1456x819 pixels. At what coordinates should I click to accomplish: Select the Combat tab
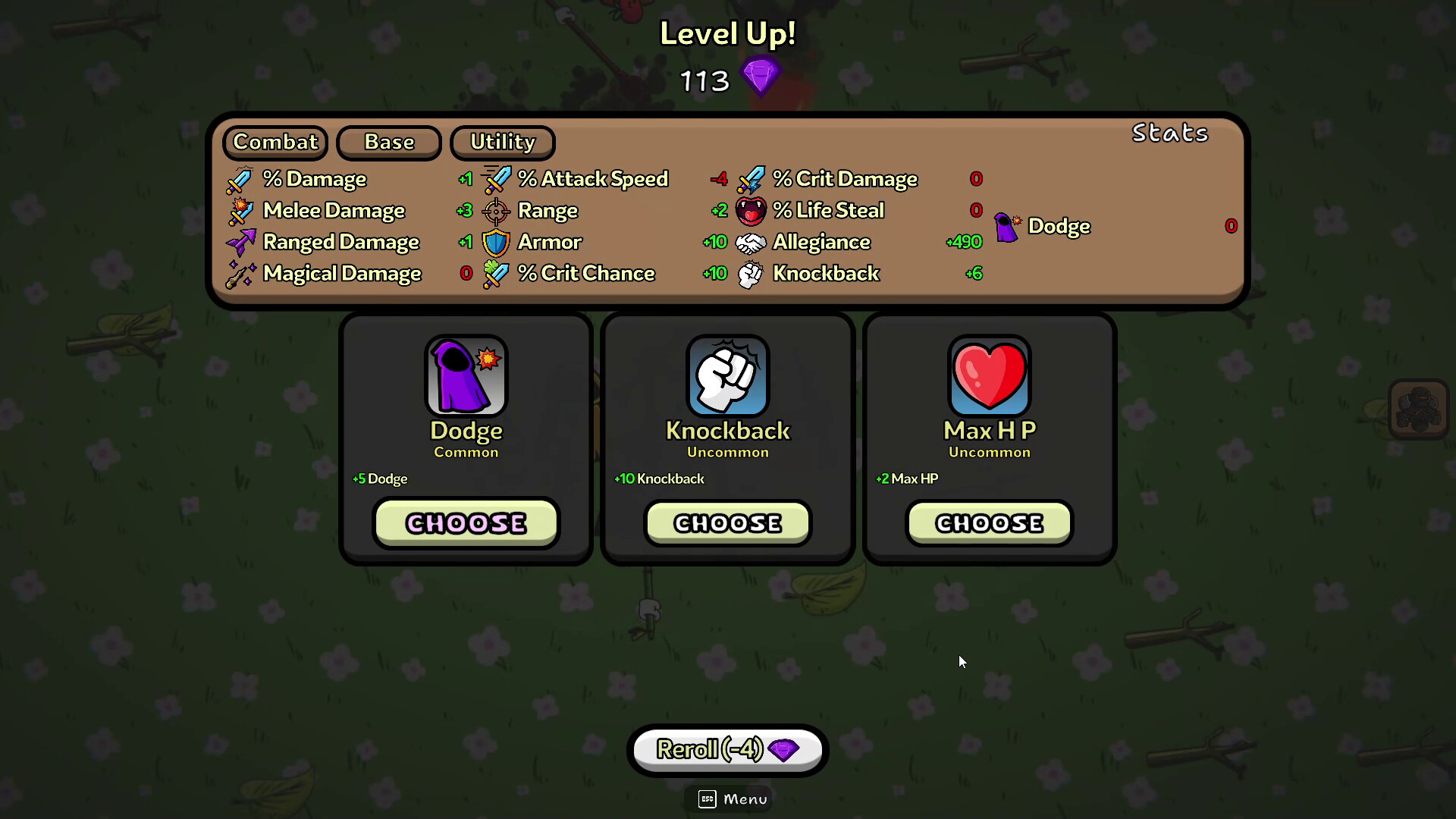[x=275, y=143]
